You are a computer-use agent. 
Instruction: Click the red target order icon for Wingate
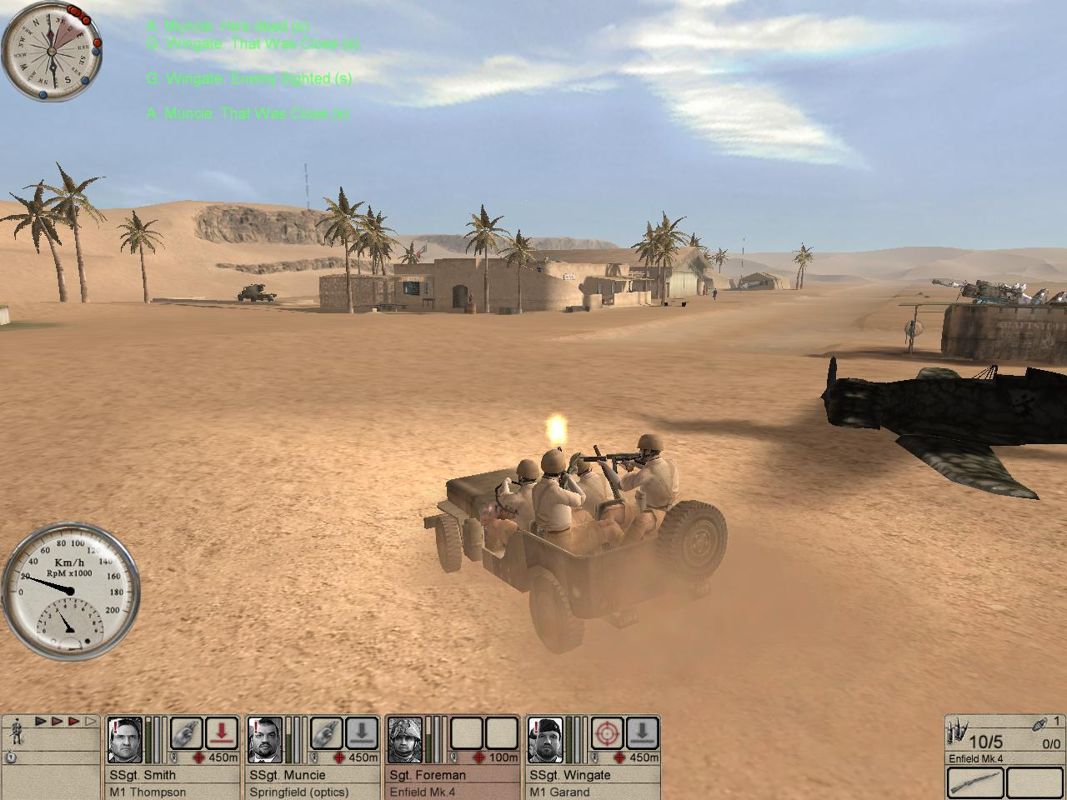point(606,733)
